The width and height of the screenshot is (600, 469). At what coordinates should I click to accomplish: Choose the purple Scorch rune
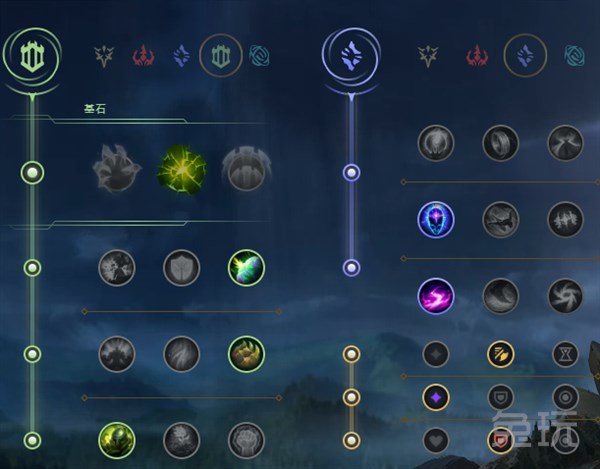coord(436,296)
